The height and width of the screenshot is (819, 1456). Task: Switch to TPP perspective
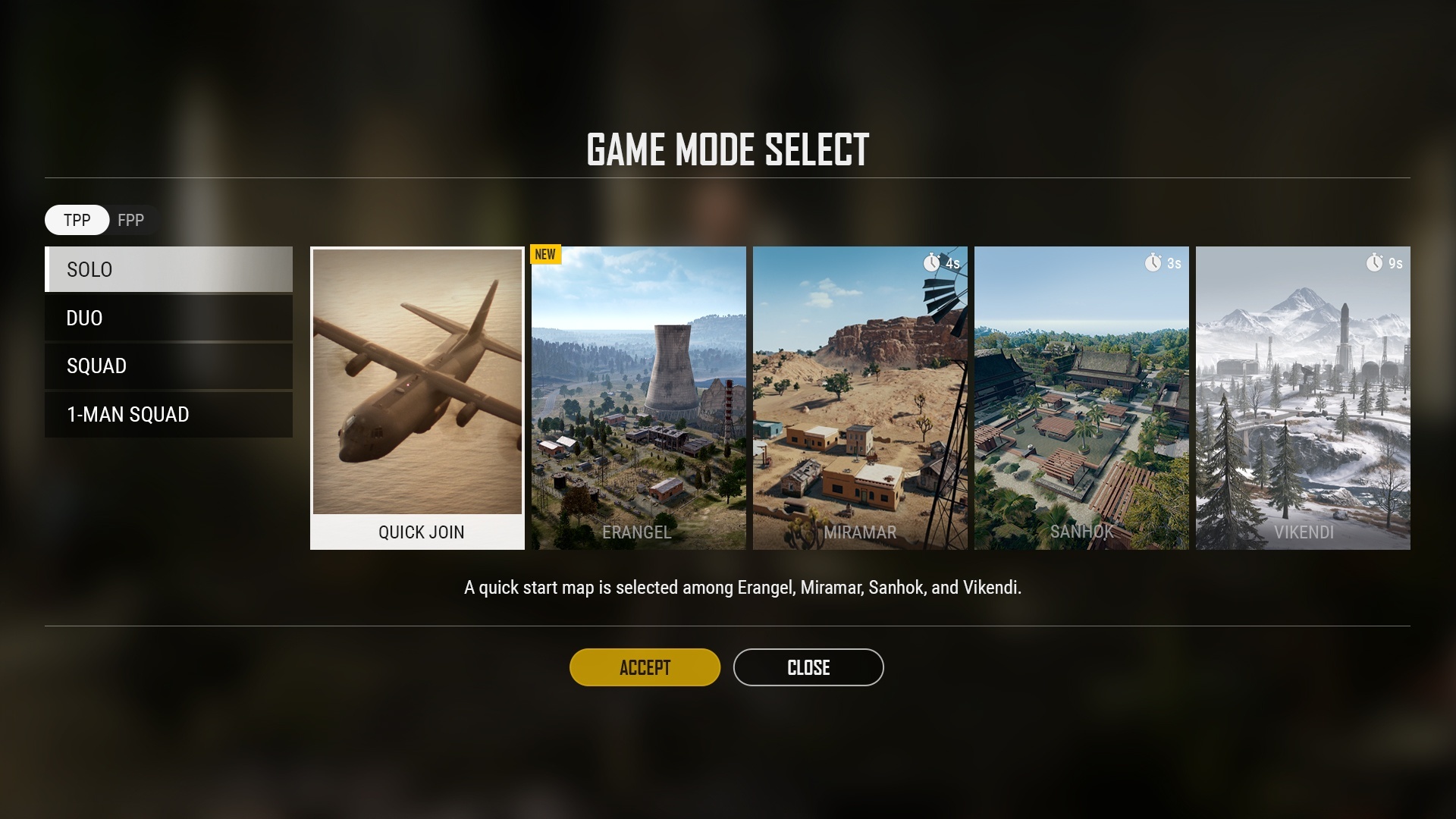tap(77, 220)
